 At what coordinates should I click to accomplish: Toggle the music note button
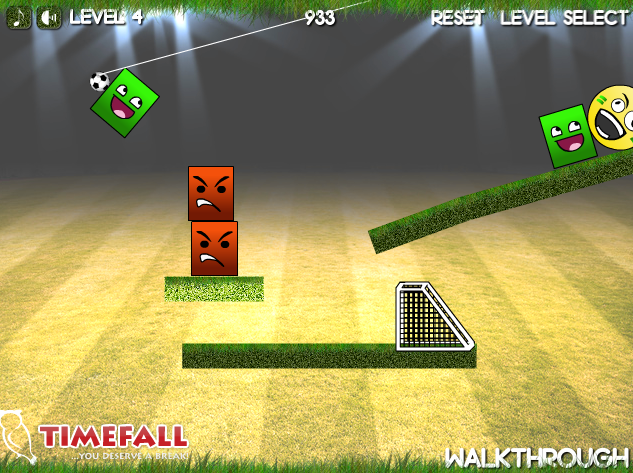point(20,18)
